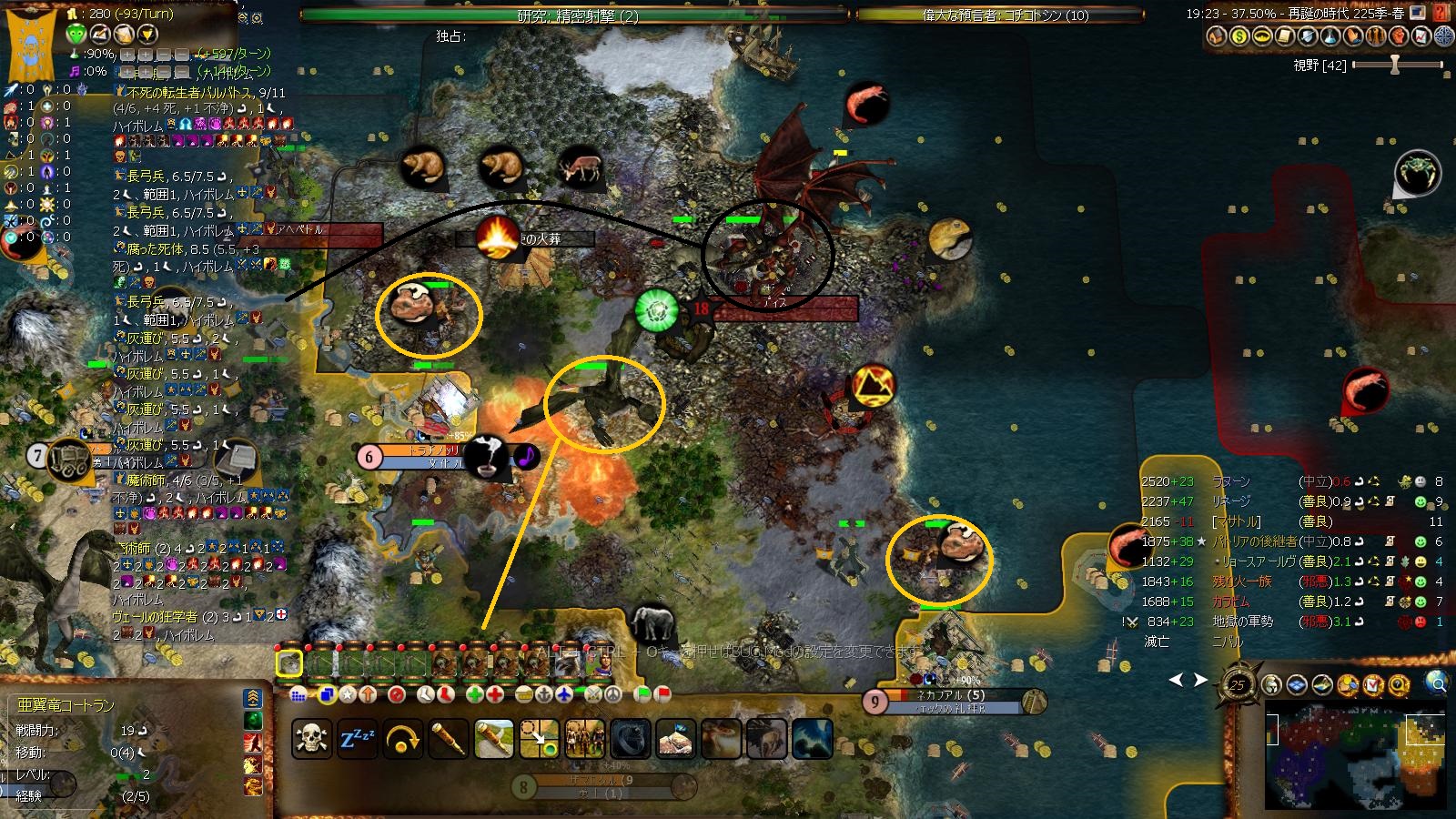Click the minimap to move the camera
1456x819 pixels.
click(1354, 755)
